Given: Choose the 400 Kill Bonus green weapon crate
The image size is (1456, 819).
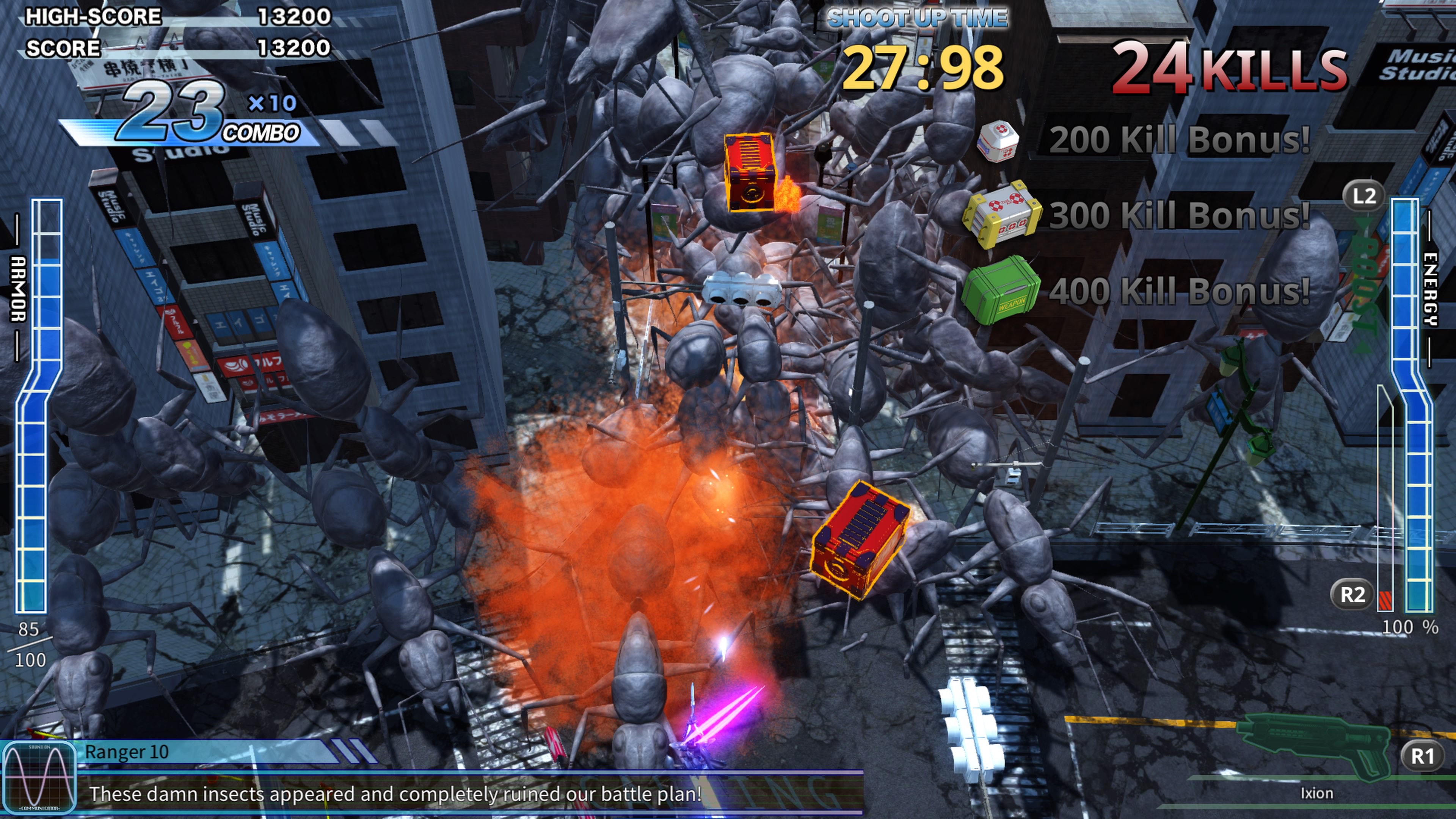Looking at the screenshot, I should point(1001,290).
